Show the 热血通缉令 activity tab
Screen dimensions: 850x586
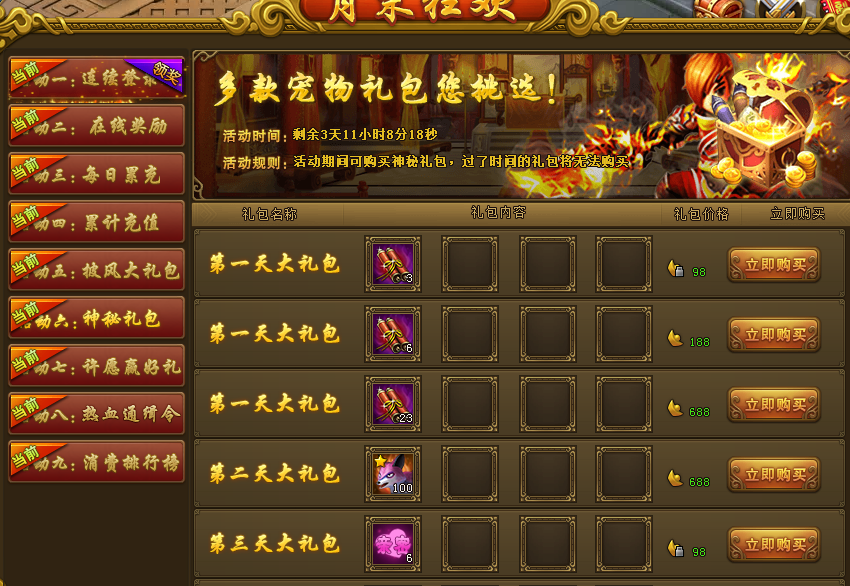tap(97, 414)
